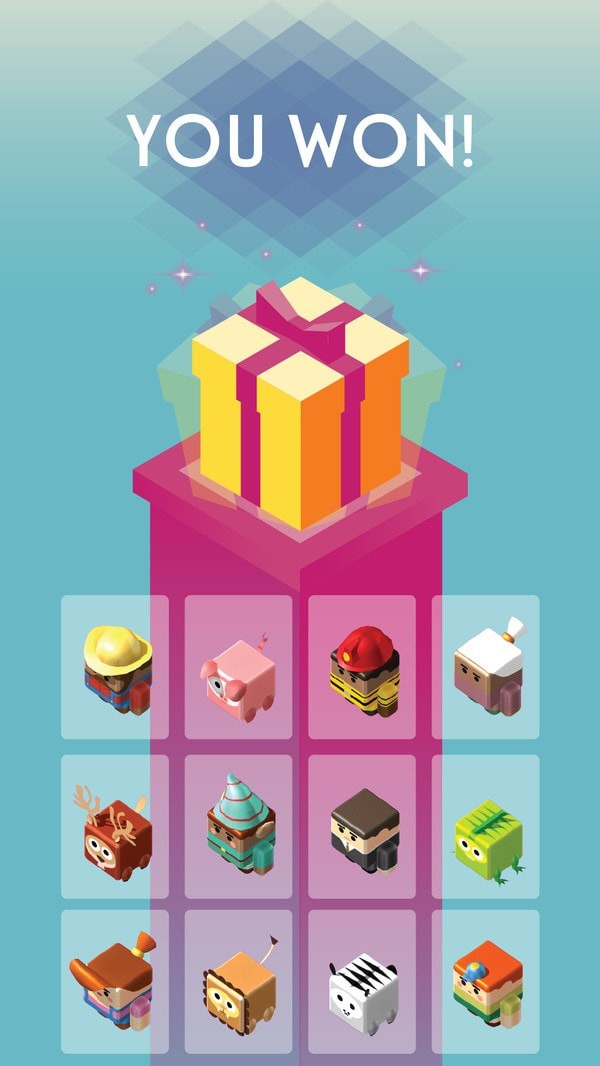This screenshot has height=1066, width=600.
Task: Pick the white-hat chef character
Action: point(486,667)
